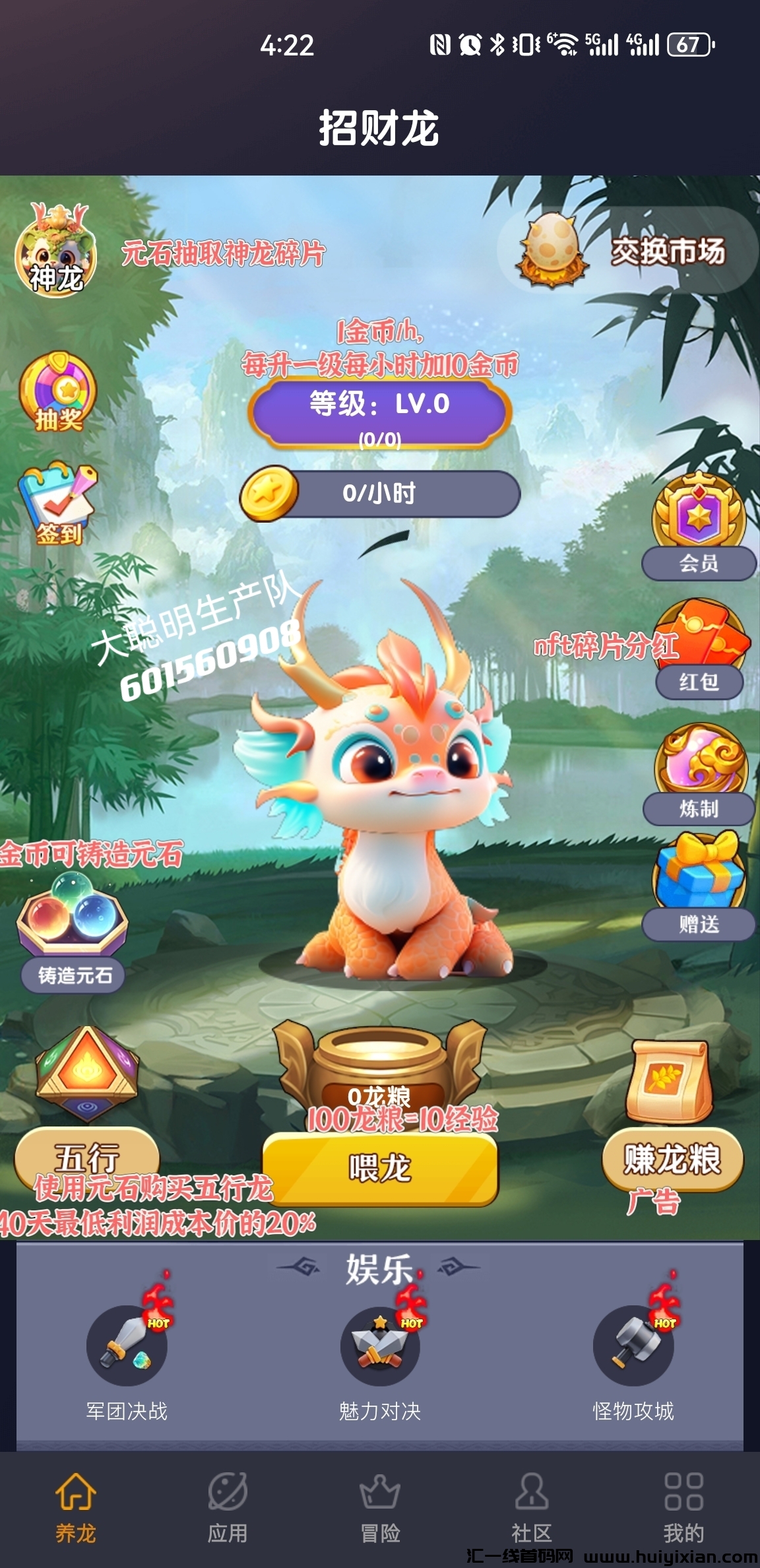Viewport: 760px width, 1568px height.
Task: Tap the 赚龙粮 earn food button
Action: pyautogui.click(x=672, y=1159)
